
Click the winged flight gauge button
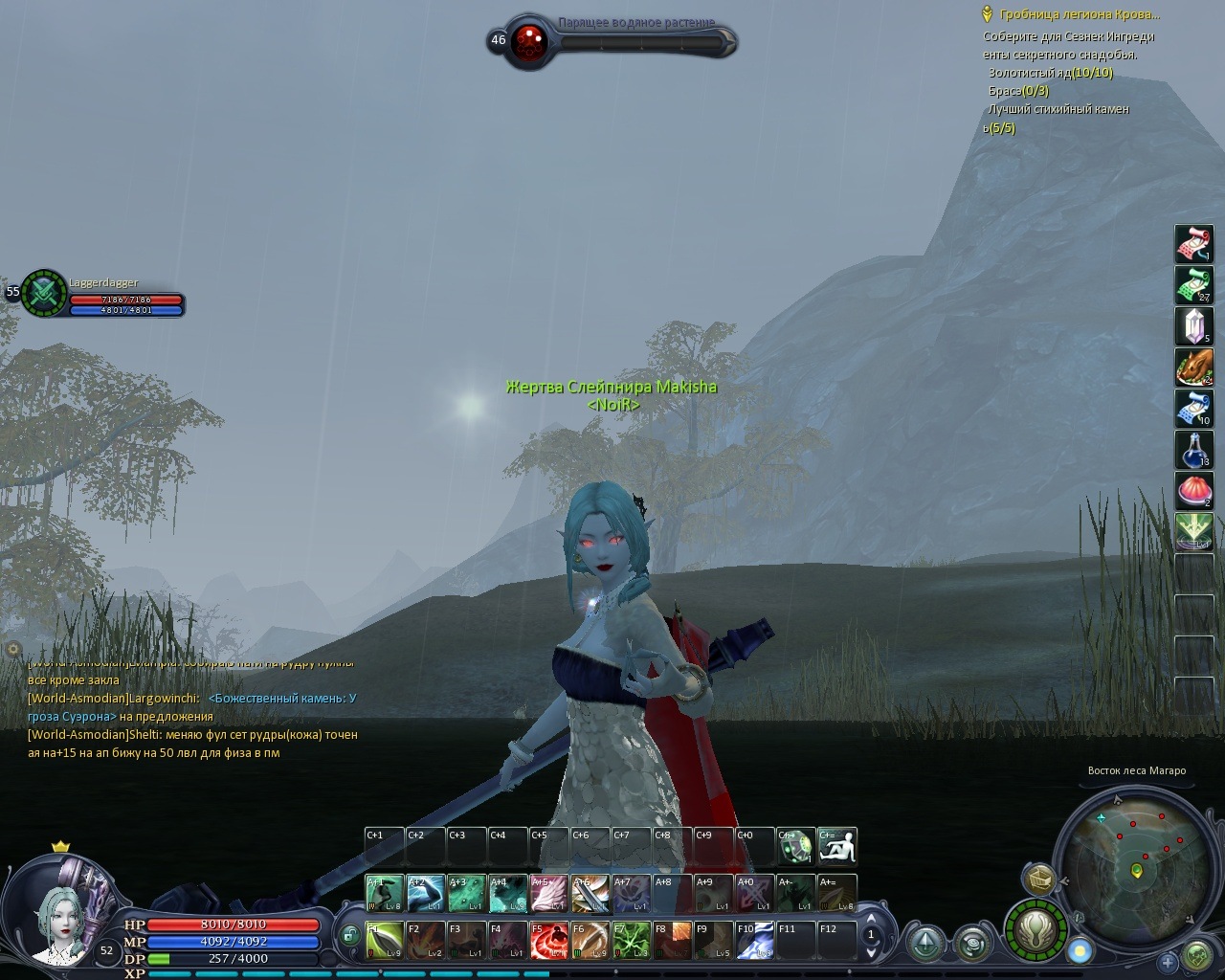click(x=1036, y=928)
